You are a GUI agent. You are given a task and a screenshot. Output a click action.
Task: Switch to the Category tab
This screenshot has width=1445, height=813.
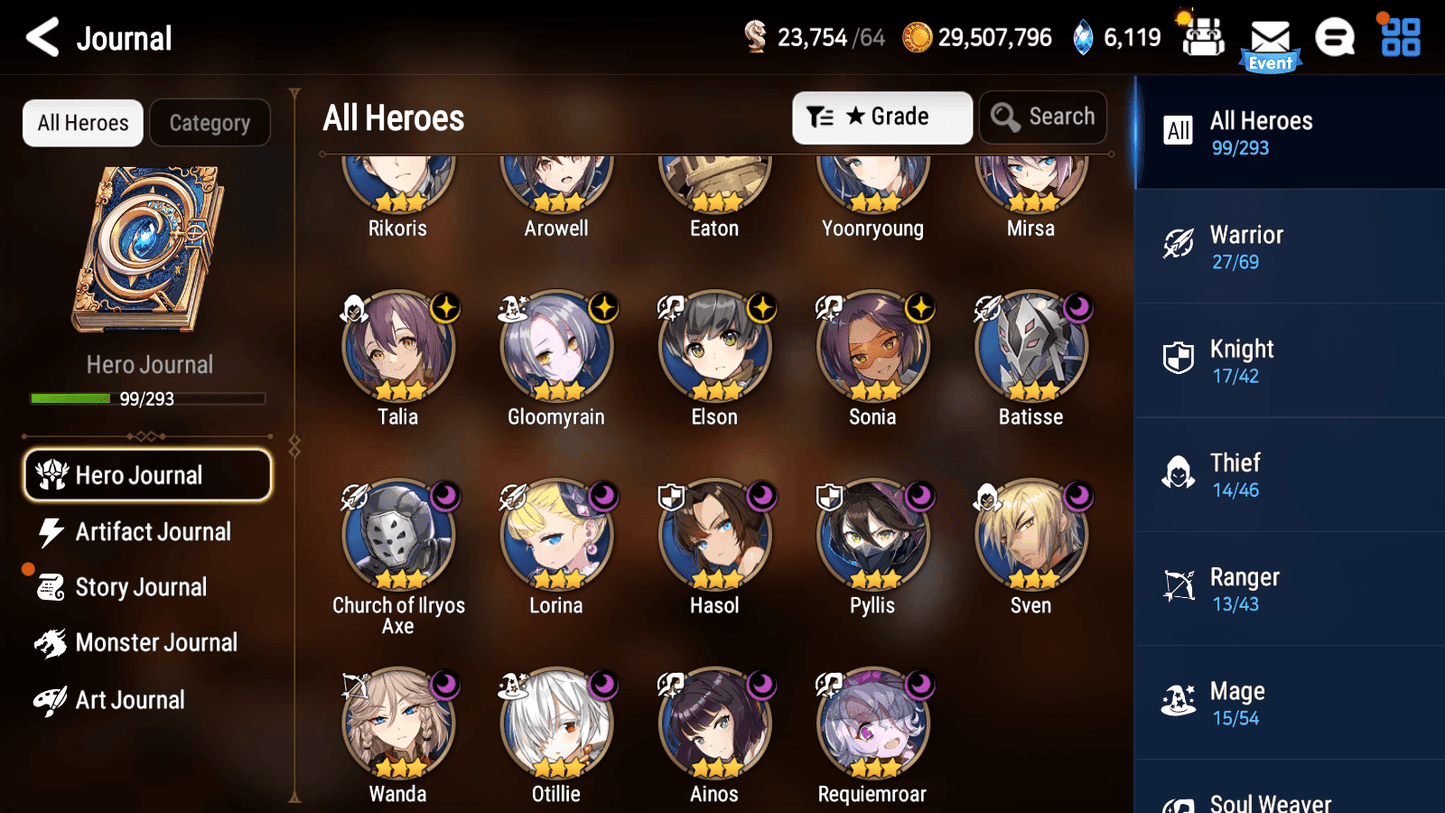pyautogui.click(x=210, y=122)
